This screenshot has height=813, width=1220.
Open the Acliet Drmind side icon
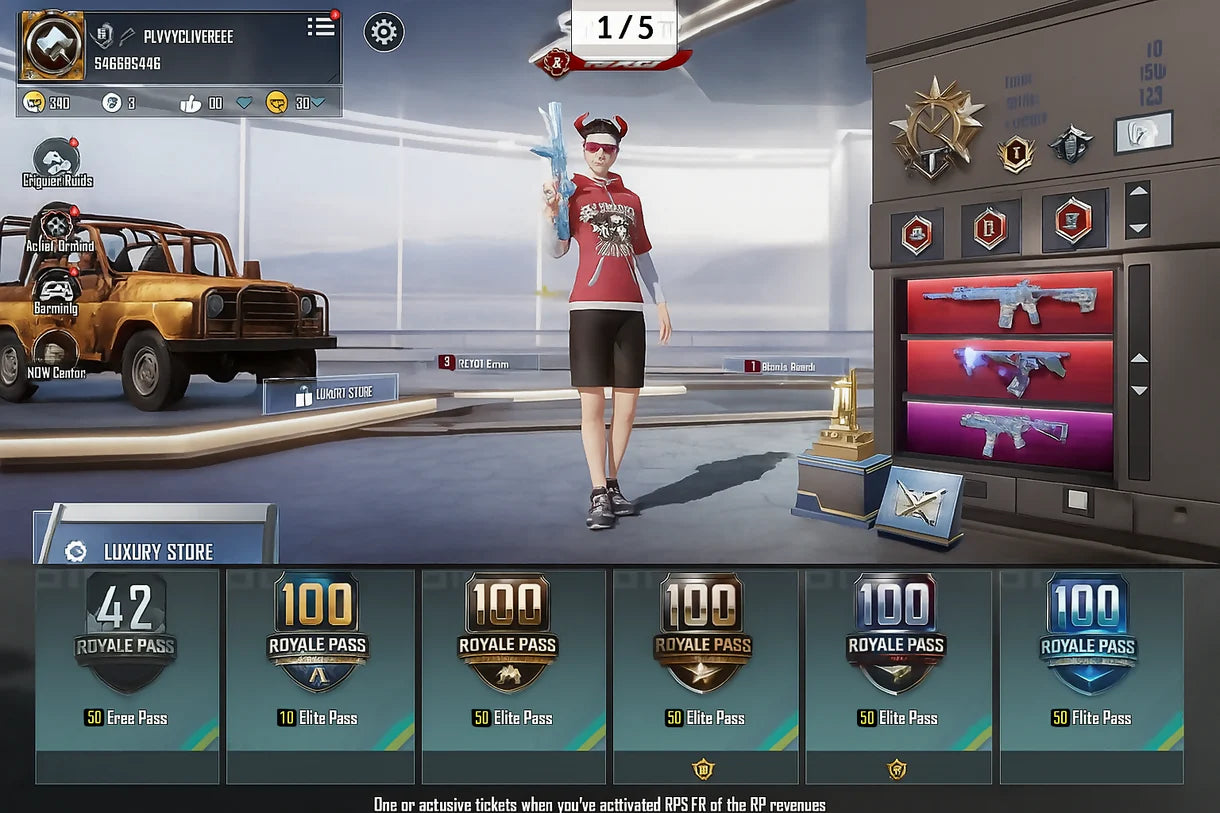pyautogui.click(x=57, y=227)
